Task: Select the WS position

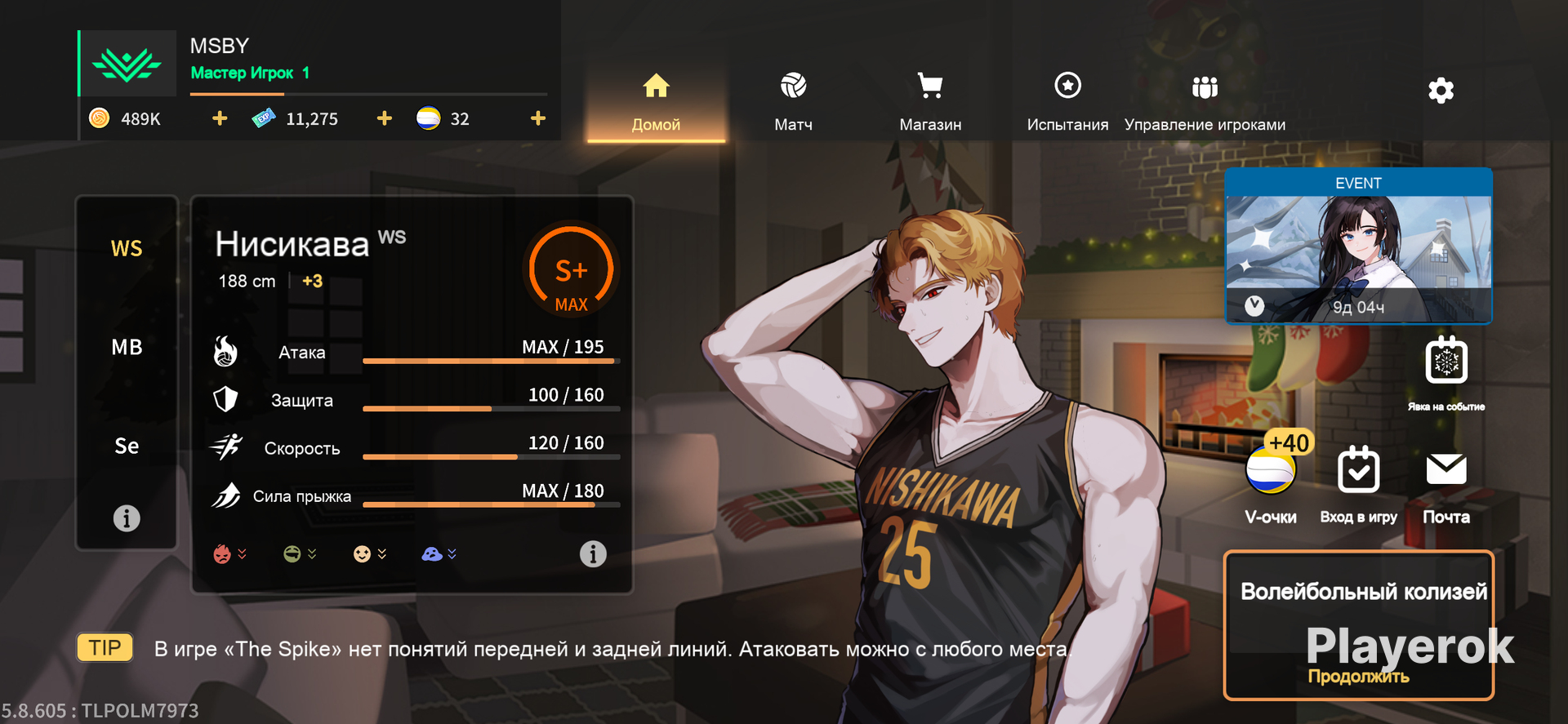Action: coord(127,248)
